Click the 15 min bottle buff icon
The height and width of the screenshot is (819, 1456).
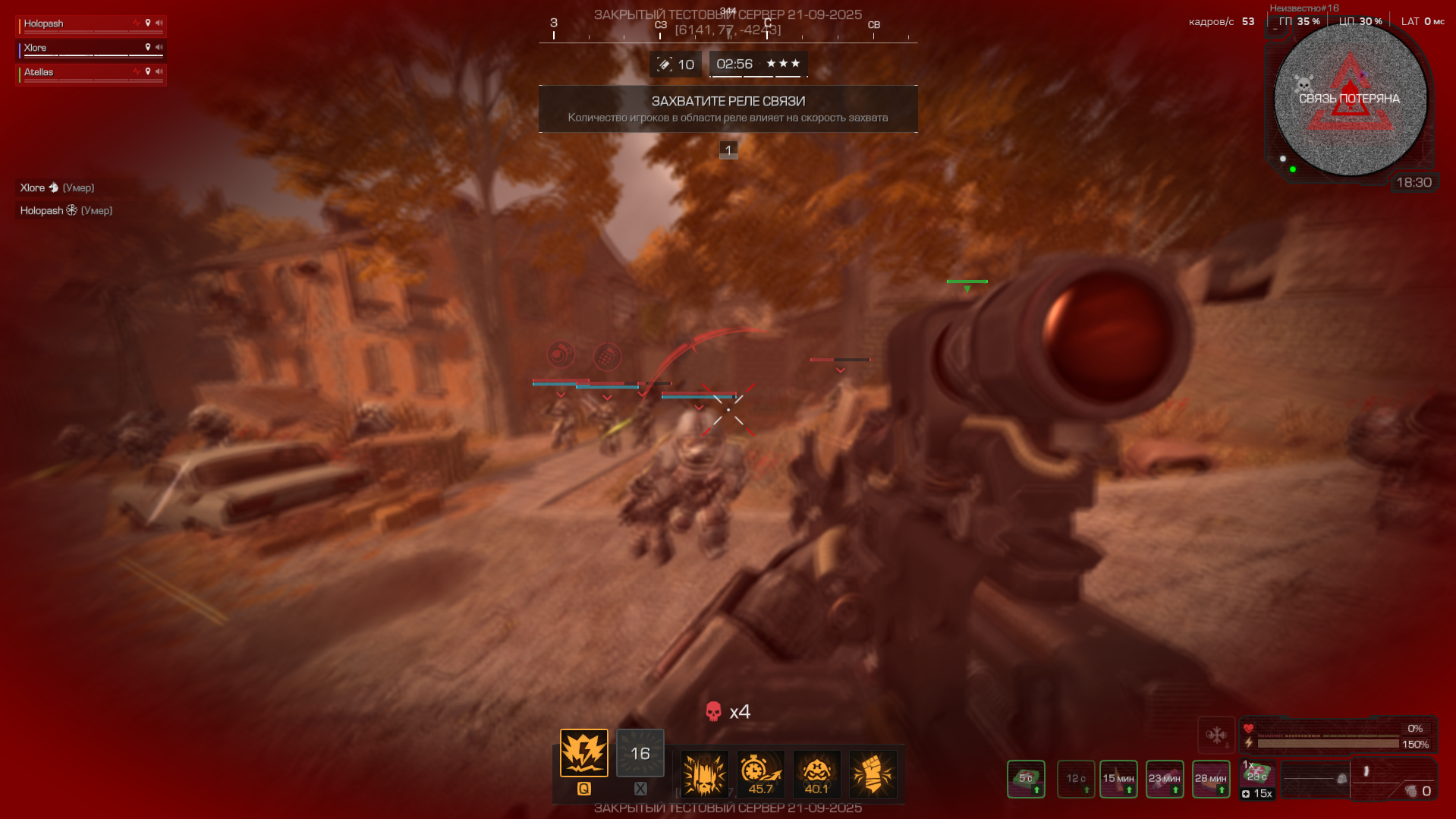1118,779
